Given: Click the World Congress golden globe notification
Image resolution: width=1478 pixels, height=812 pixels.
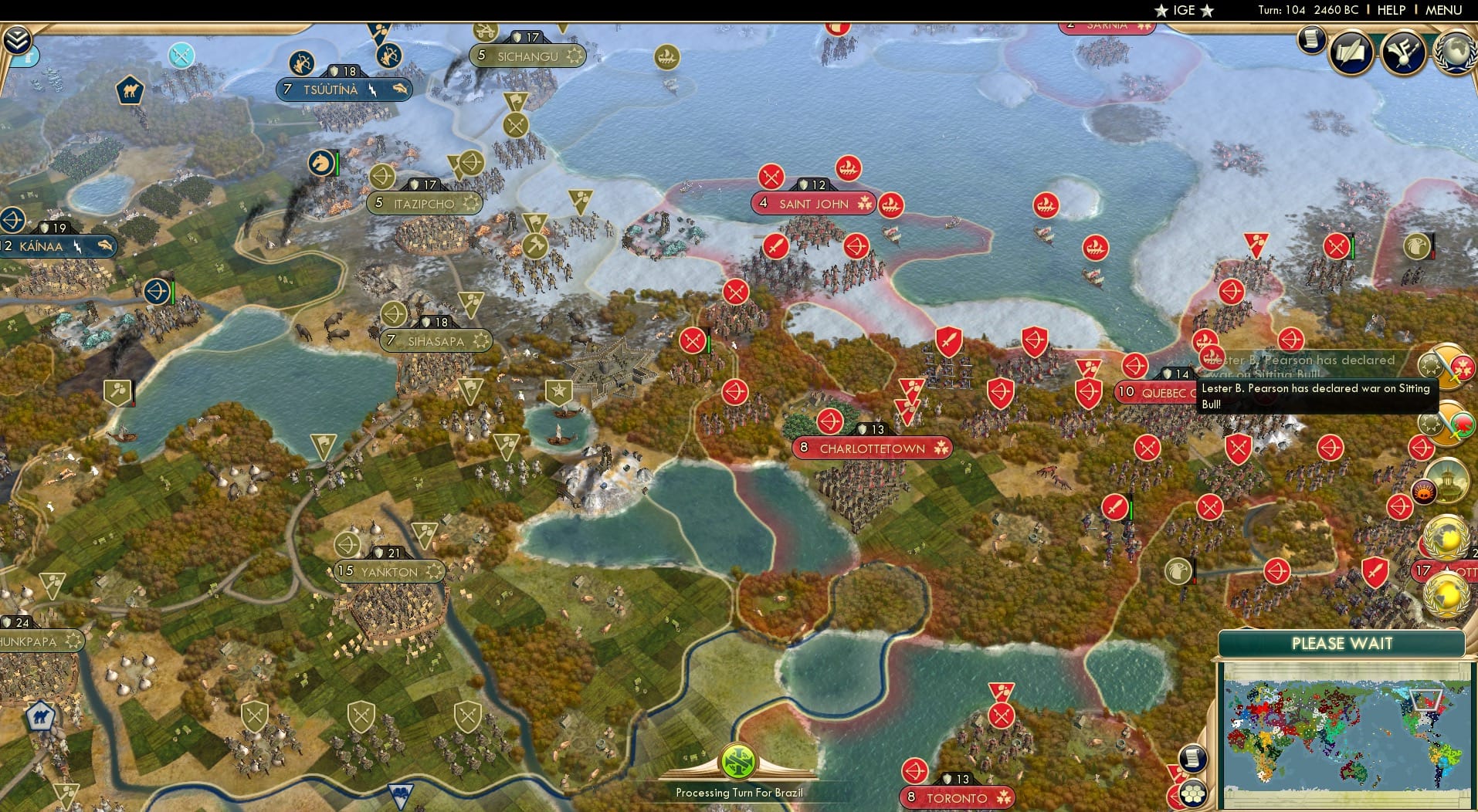Looking at the screenshot, I should (1447, 535).
